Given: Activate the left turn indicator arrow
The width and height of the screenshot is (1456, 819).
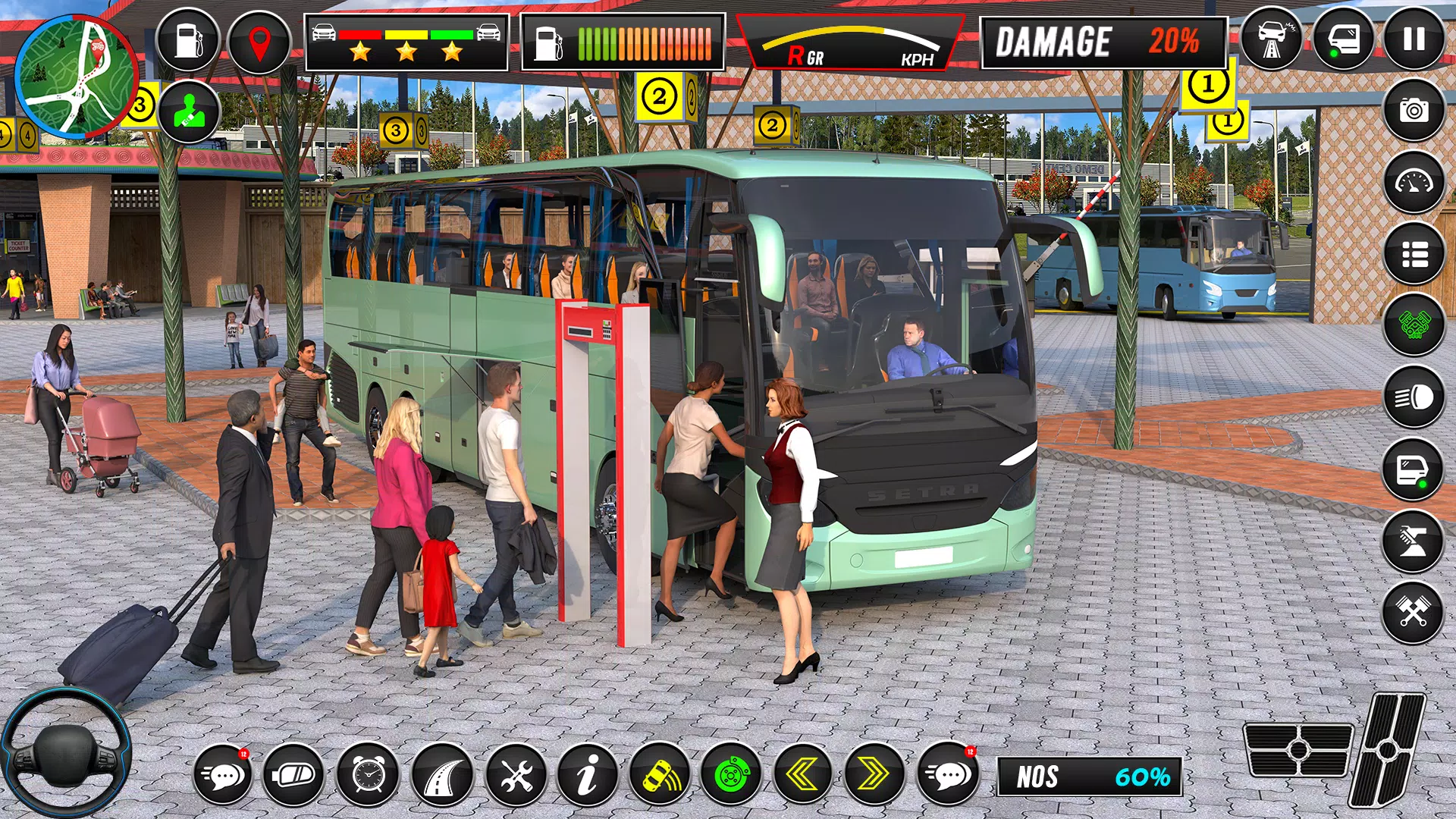Looking at the screenshot, I should click(x=802, y=775).
